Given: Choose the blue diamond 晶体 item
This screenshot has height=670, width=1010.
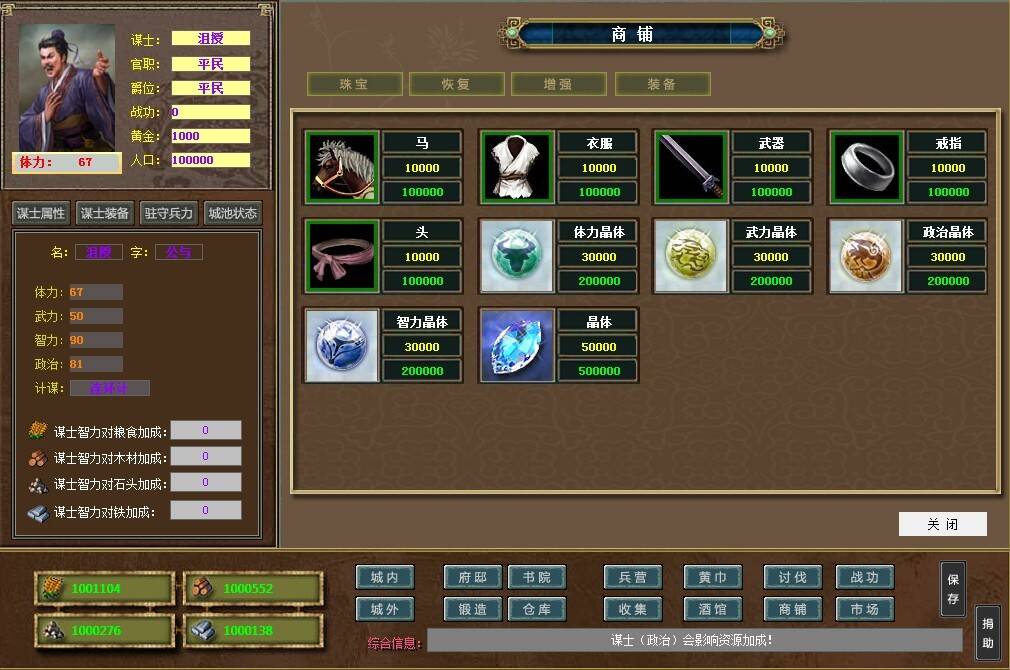Looking at the screenshot, I should pos(516,345).
